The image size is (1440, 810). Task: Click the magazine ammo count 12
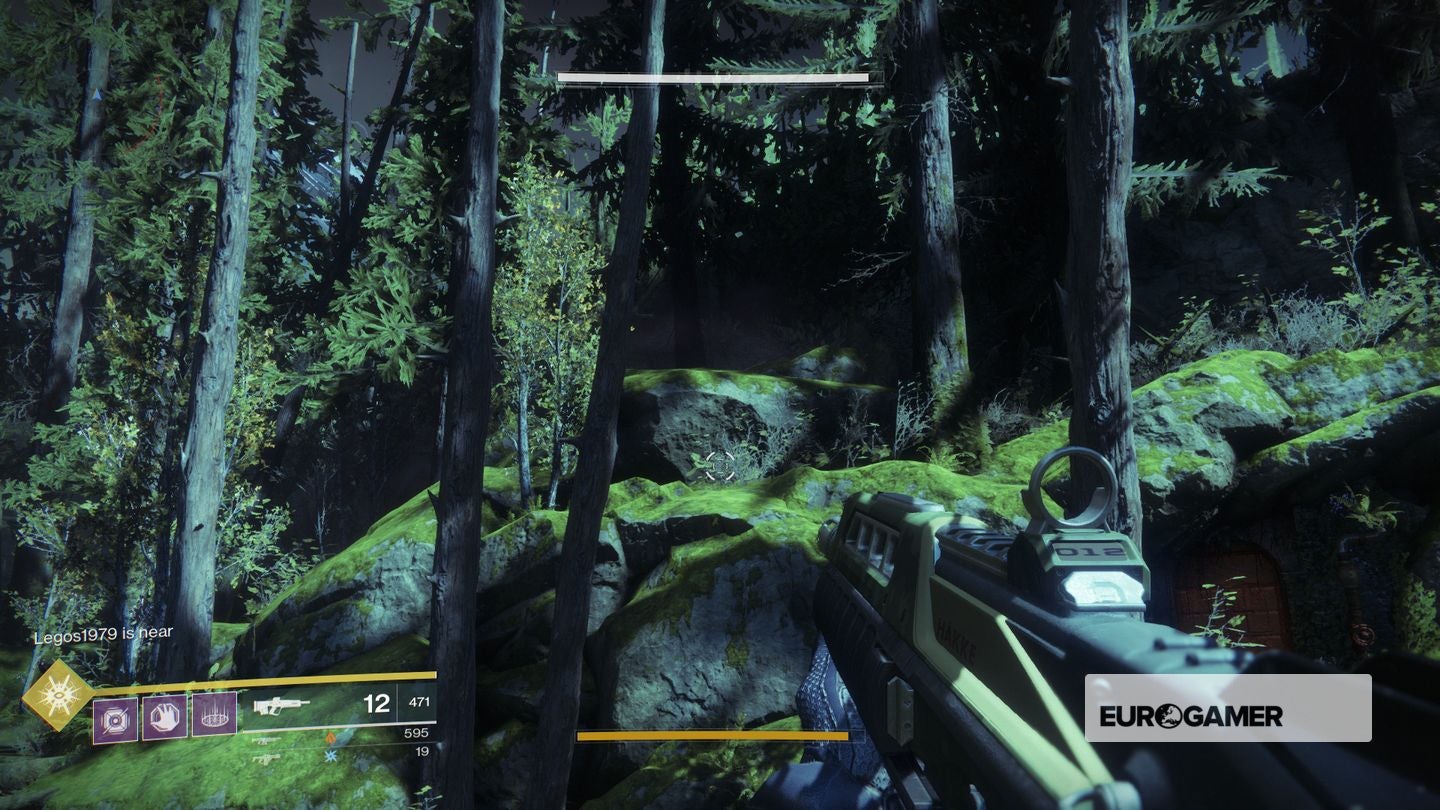(x=377, y=703)
